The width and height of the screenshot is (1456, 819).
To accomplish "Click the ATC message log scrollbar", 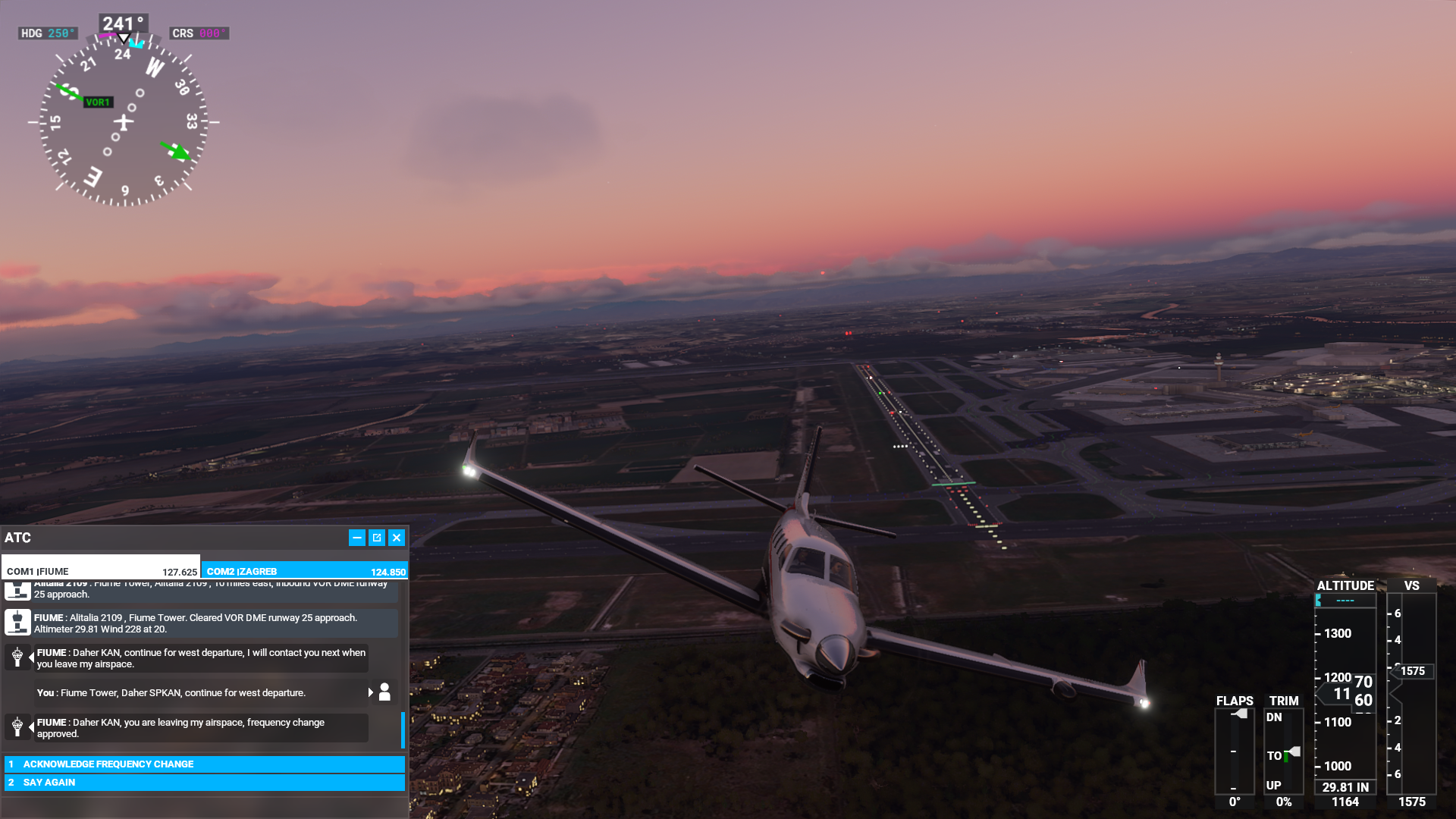I will click(403, 730).
